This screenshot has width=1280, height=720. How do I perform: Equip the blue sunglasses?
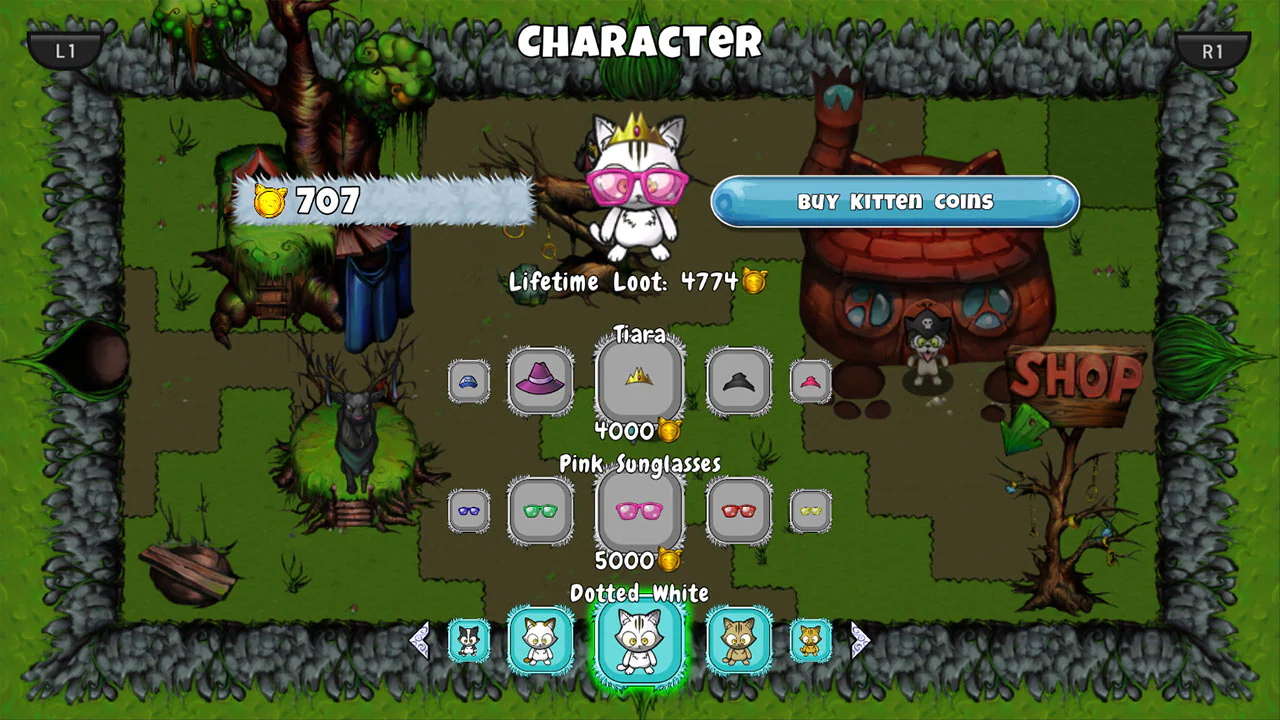pos(469,511)
